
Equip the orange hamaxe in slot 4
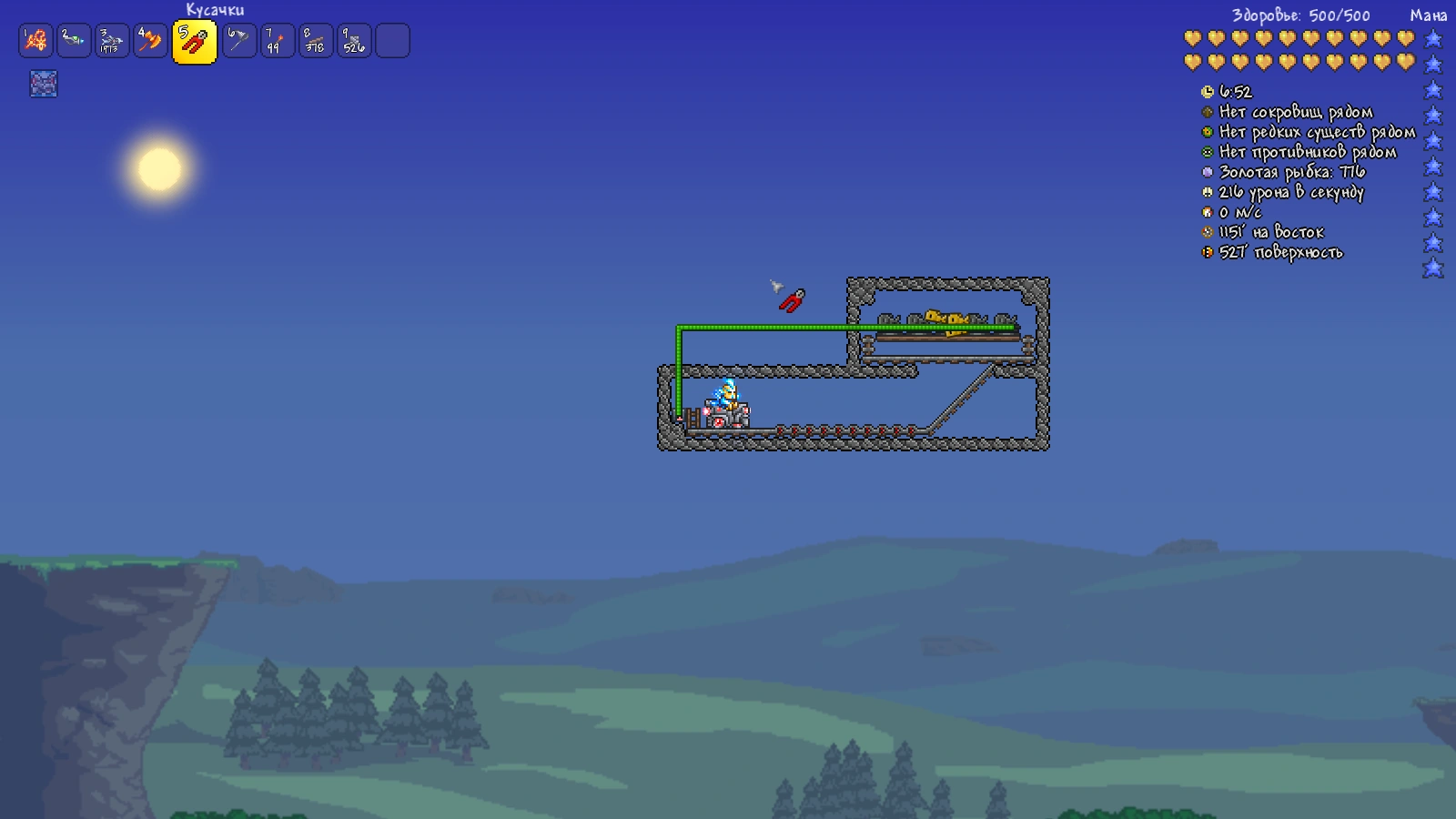(150, 41)
